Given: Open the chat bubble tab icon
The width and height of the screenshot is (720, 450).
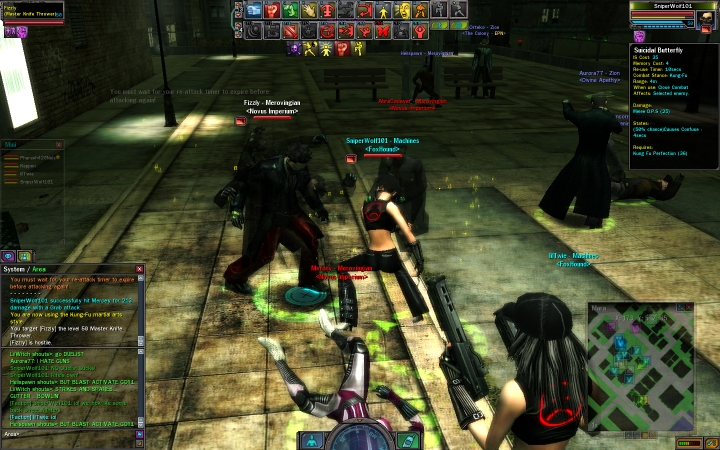Looking at the screenshot, I should [x=8, y=256].
